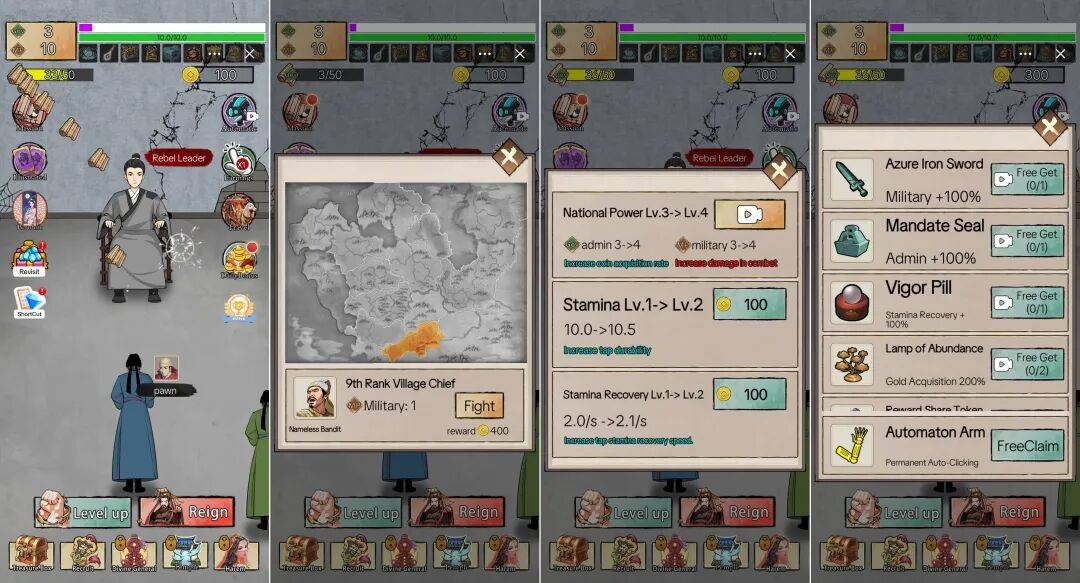The image size is (1080, 583).
Task: Get the free Vigor Pill
Action: [1026, 302]
